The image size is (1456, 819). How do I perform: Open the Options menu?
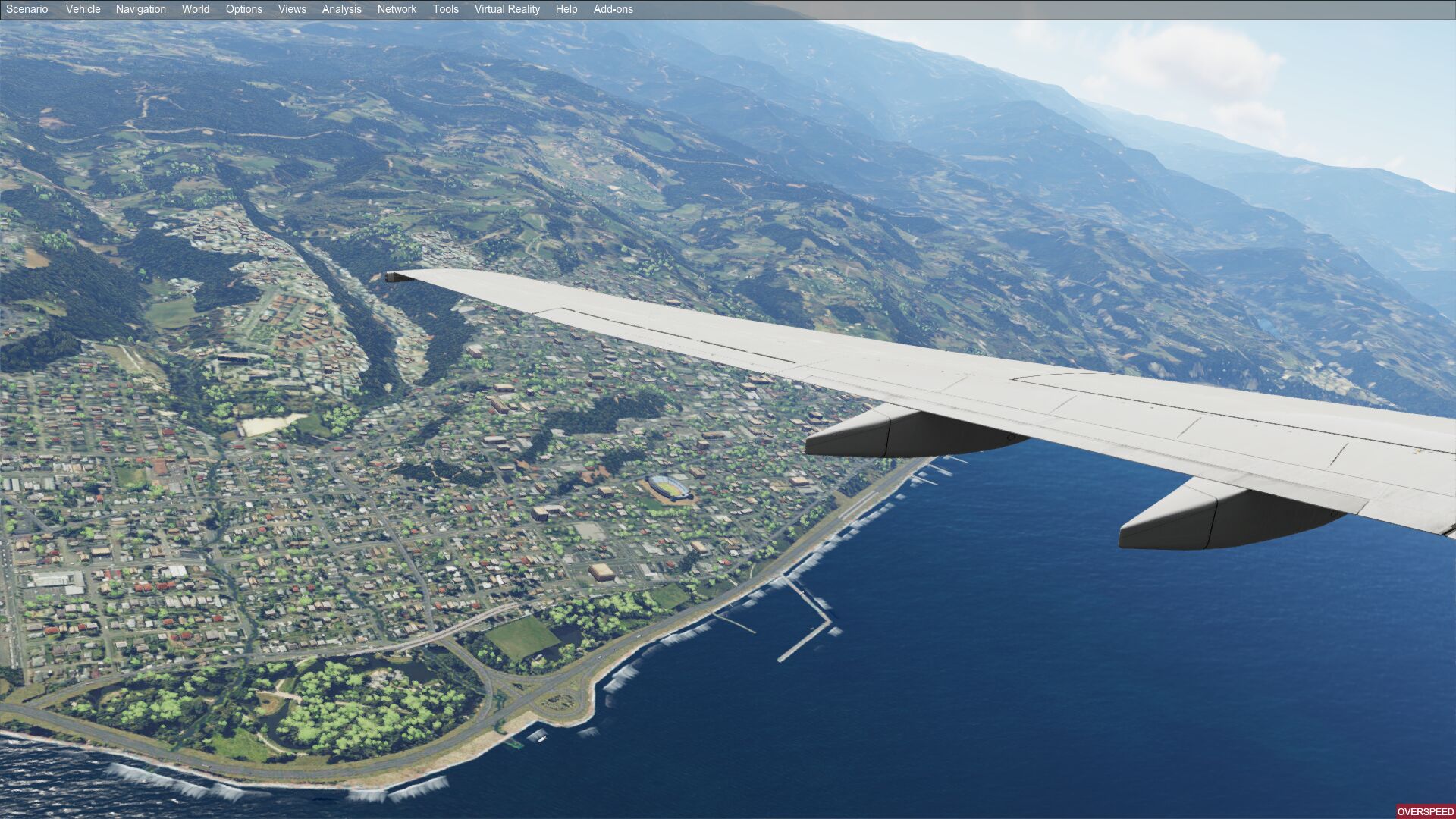pos(243,9)
